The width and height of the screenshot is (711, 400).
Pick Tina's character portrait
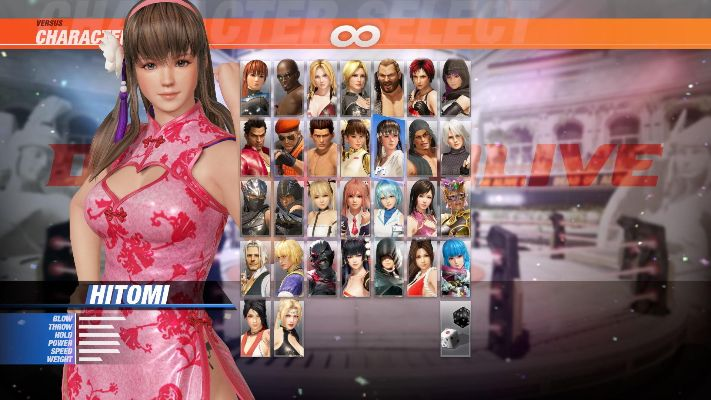[322, 87]
